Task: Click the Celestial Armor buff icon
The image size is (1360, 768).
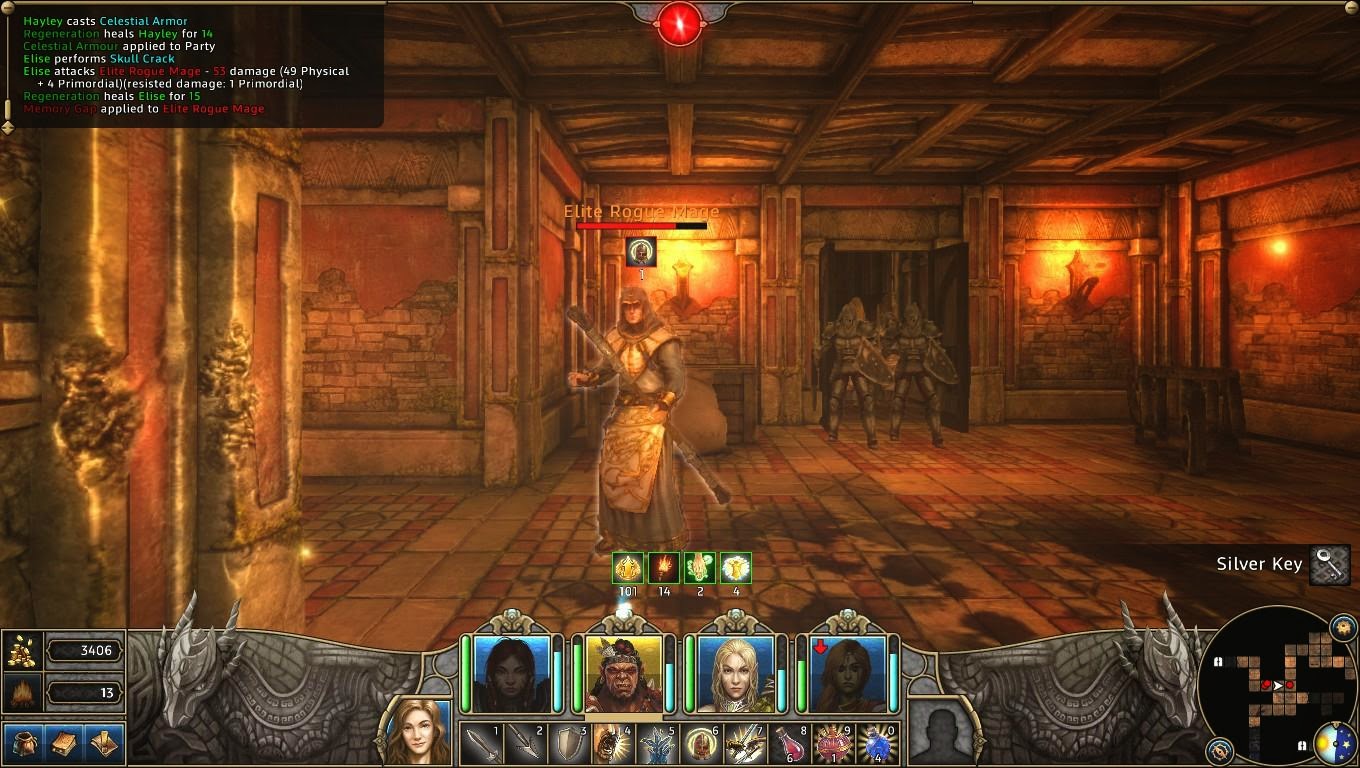Action: [x=736, y=567]
